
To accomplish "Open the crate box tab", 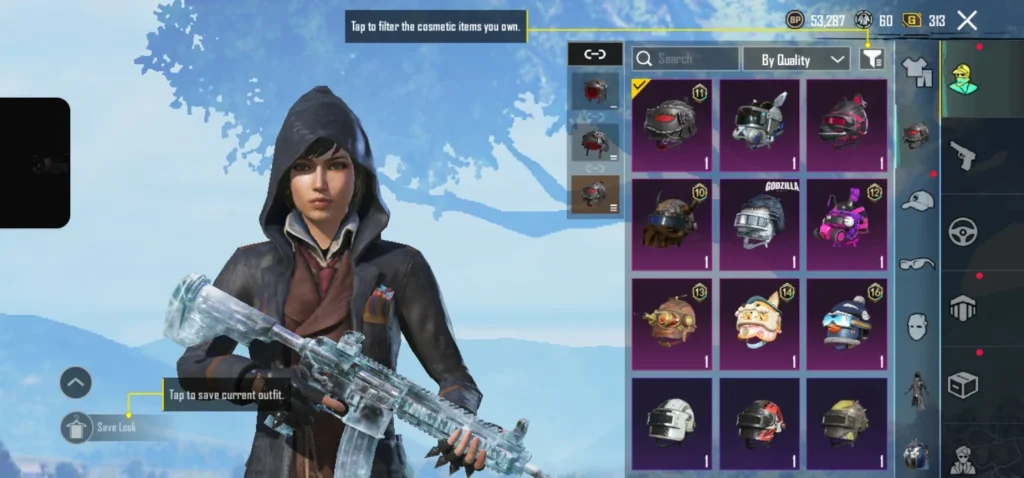I will pyautogui.click(x=963, y=385).
